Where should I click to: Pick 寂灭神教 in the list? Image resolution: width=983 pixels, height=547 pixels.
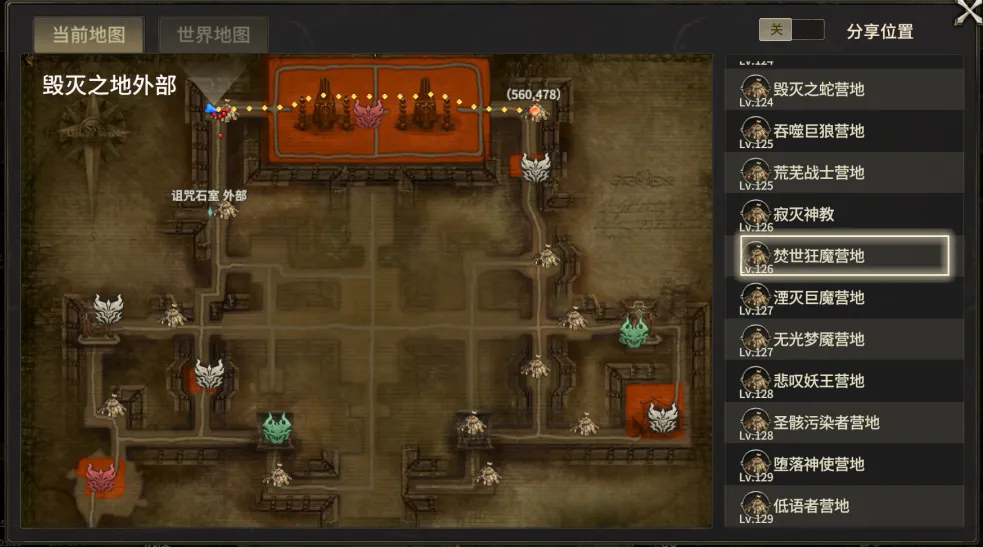[844, 214]
